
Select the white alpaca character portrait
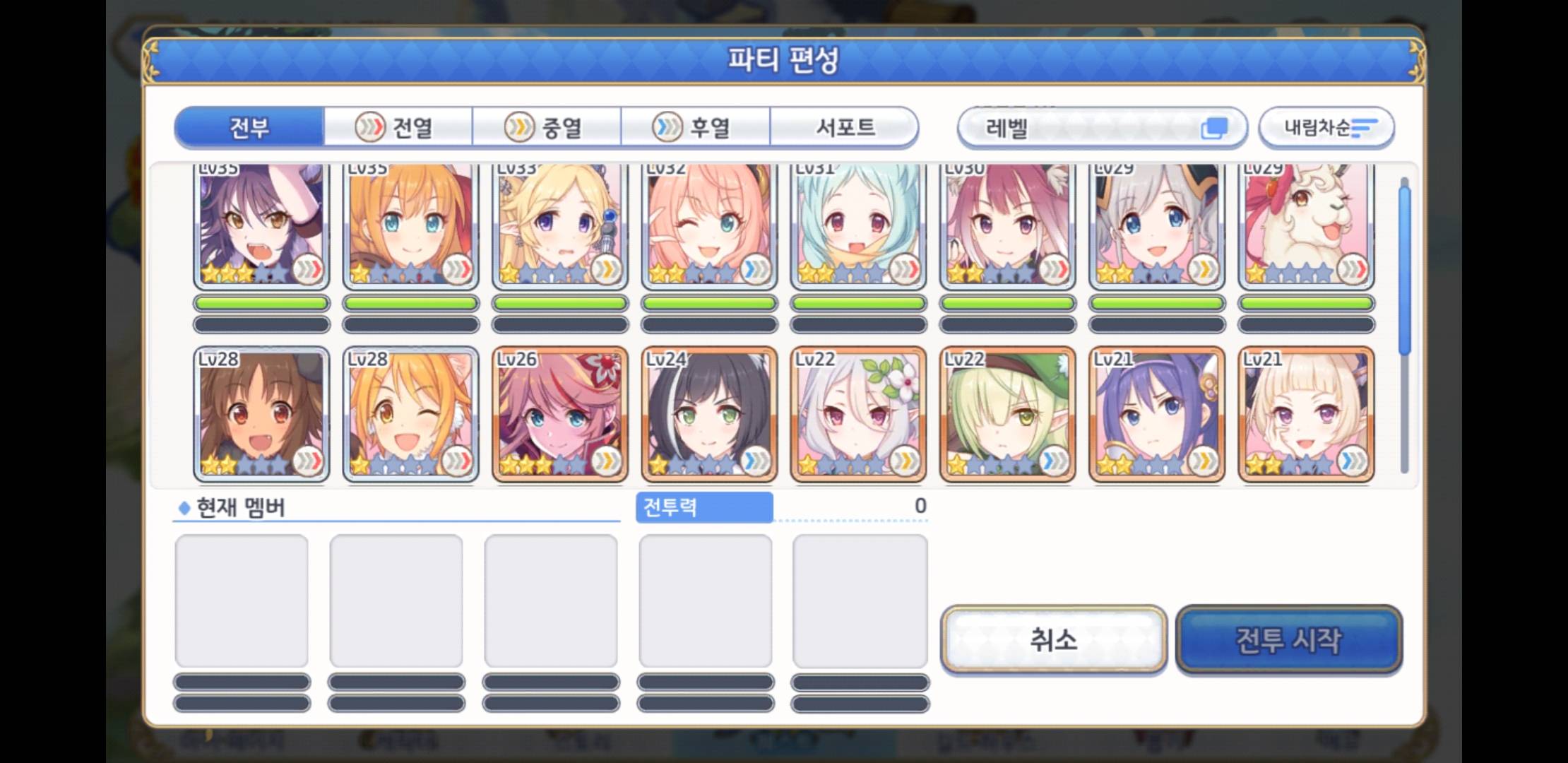tap(1306, 225)
